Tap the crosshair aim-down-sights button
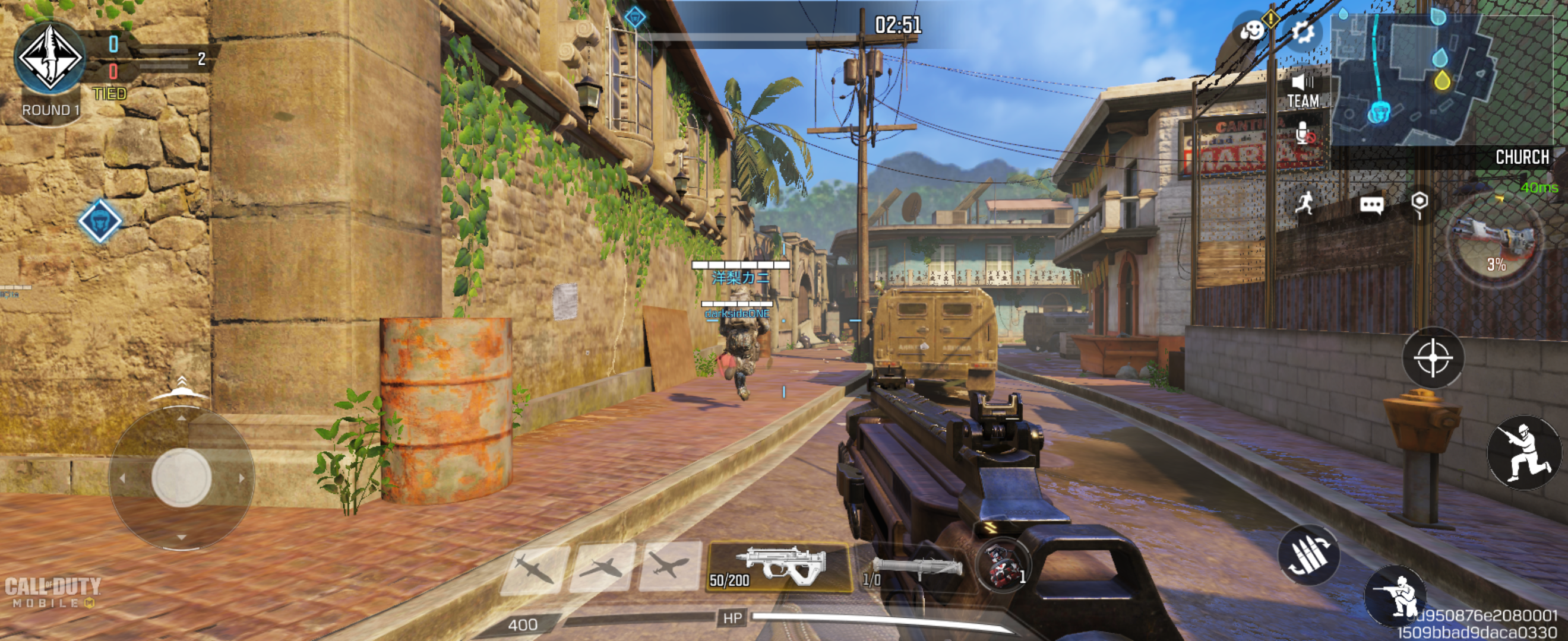The image size is (1568, 641). [x=1432, y=358]
